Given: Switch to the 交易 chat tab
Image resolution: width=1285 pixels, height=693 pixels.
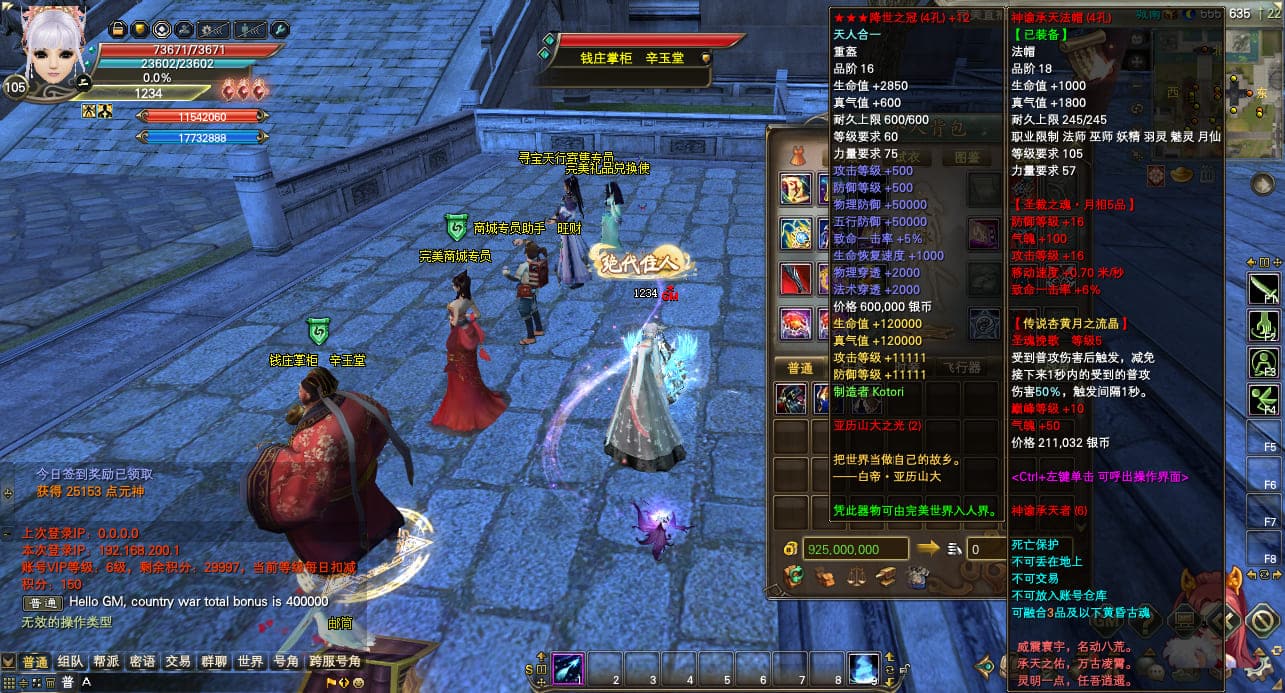Looking at the screenshot, I should click(x=178, y=662).
